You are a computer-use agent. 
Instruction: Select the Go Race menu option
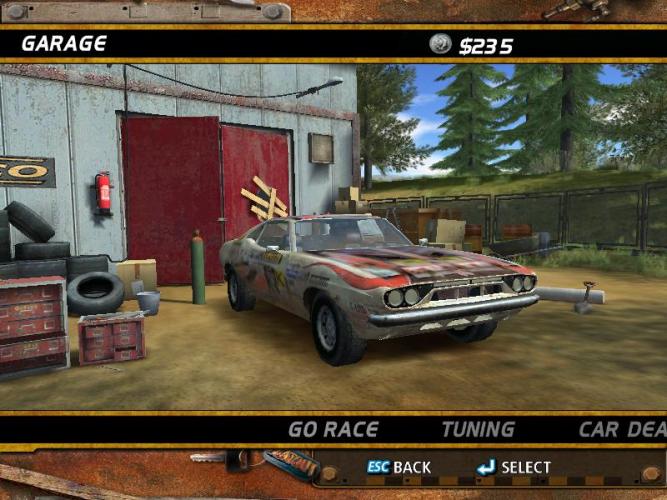(x=334, y=430)
